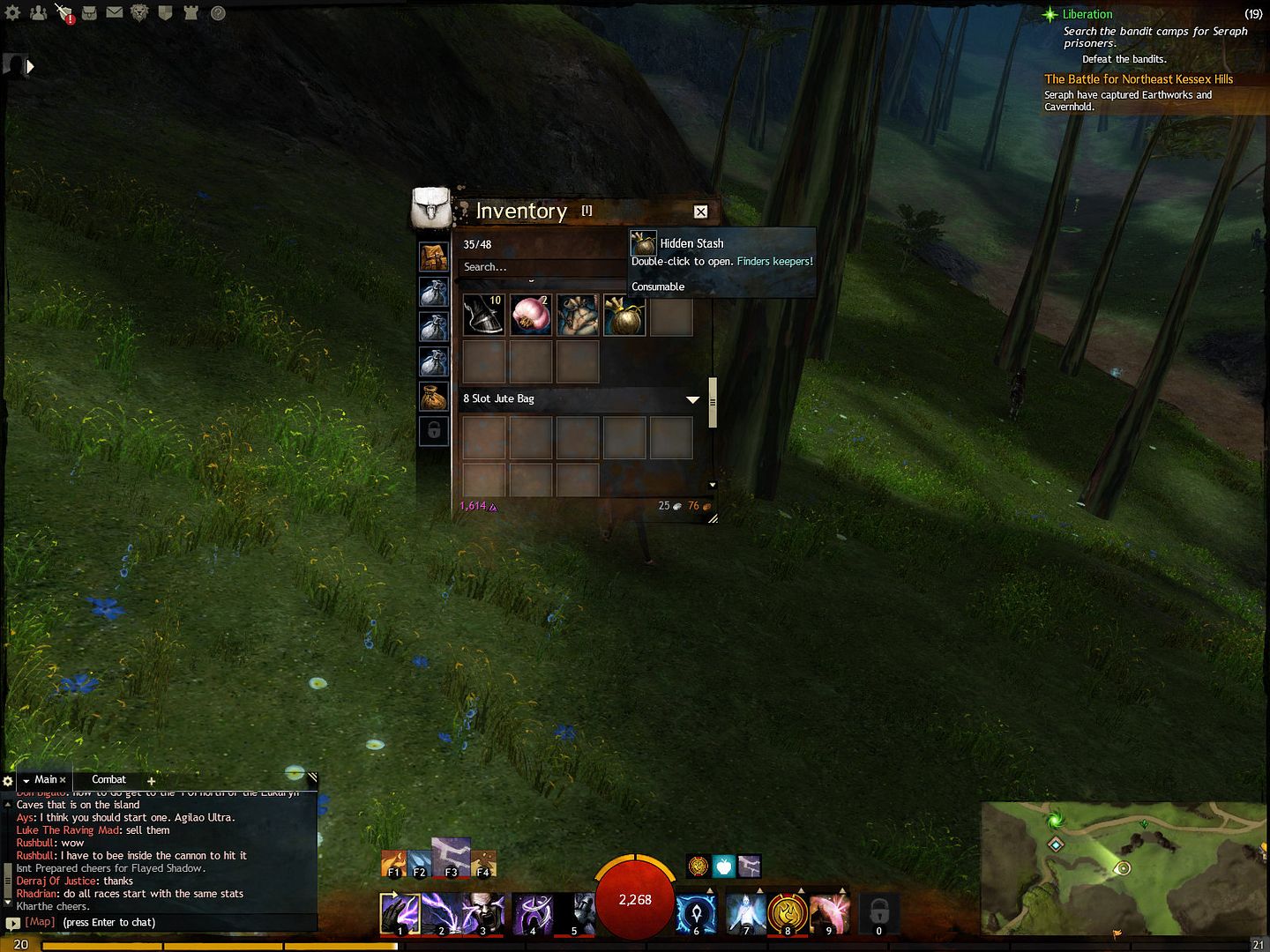Click the orange jute bag slot
Image resolution: width=1270 pixels, height=952 pixels.
(433, 397)
